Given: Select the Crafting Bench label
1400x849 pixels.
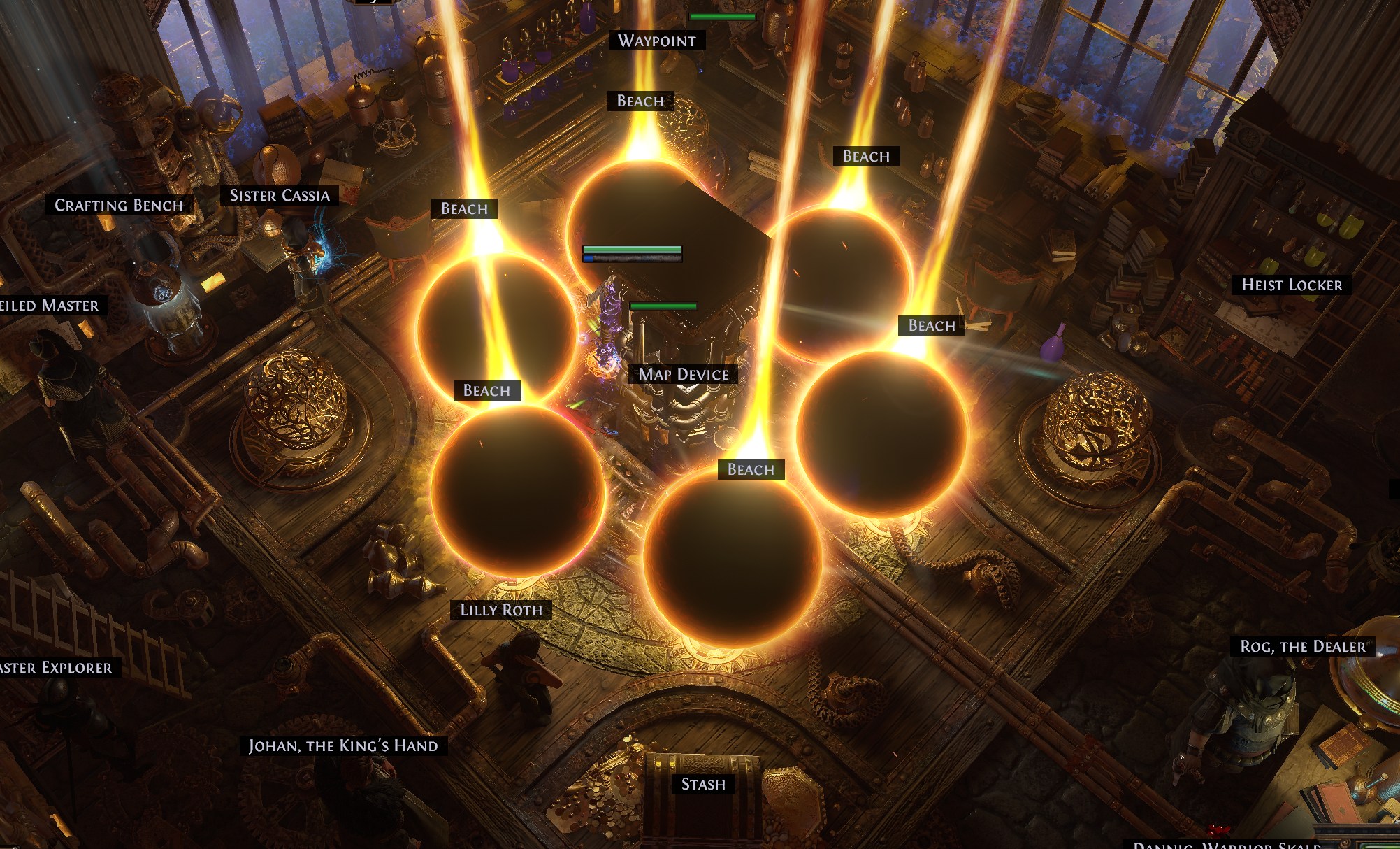Looking at the screenshot, I should [x=119, y=205].
